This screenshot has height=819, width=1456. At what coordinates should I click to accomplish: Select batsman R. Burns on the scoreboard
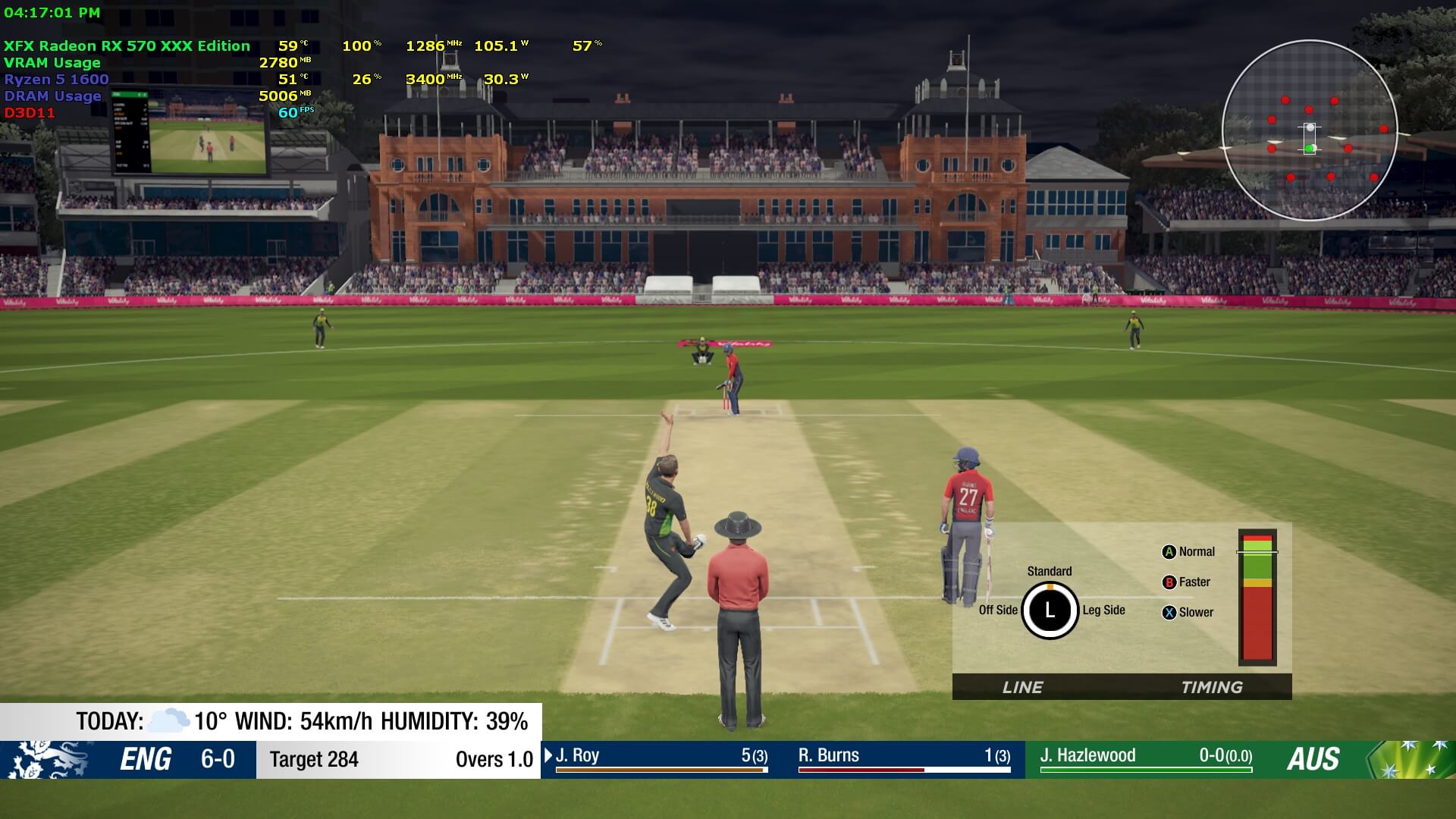904,758
